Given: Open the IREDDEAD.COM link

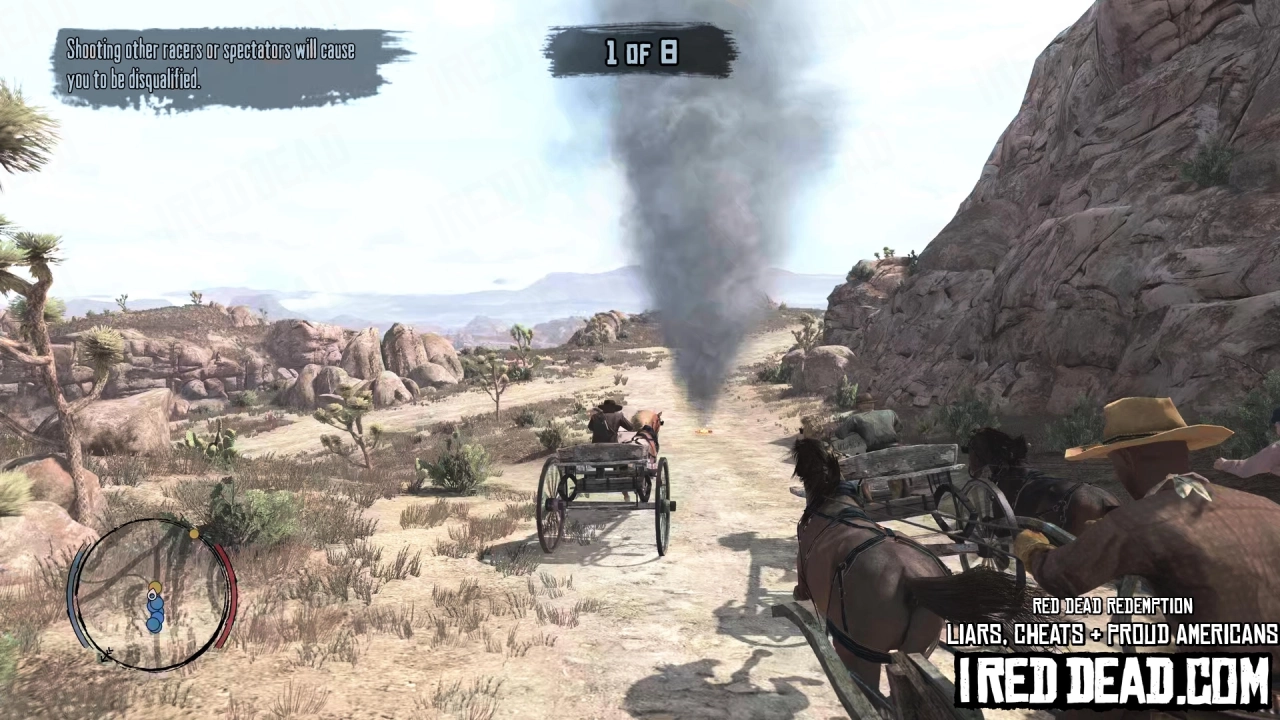Looking at the screenshot, I should pos(1113,678).
